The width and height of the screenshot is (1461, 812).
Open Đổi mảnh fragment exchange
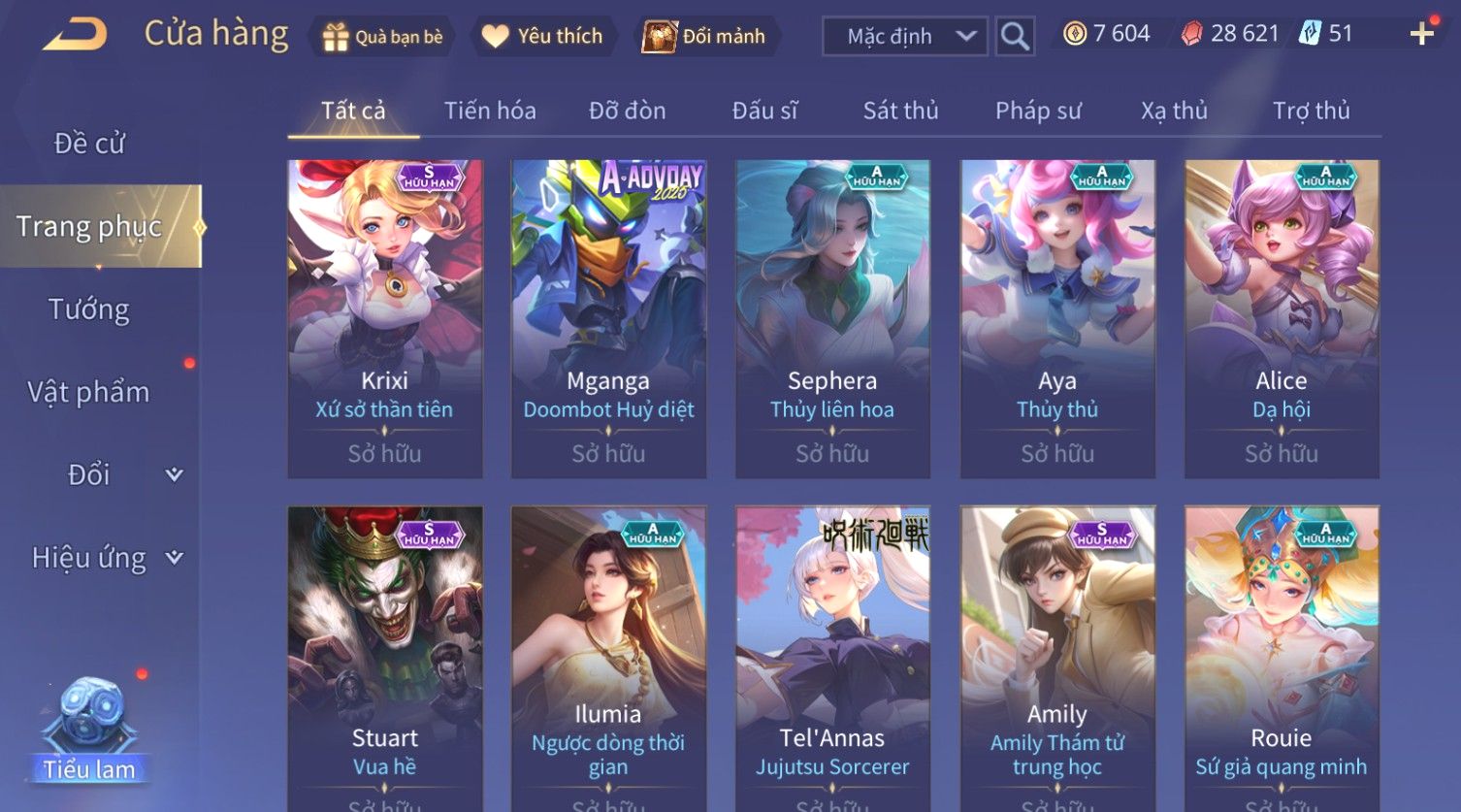coord(705,37)
